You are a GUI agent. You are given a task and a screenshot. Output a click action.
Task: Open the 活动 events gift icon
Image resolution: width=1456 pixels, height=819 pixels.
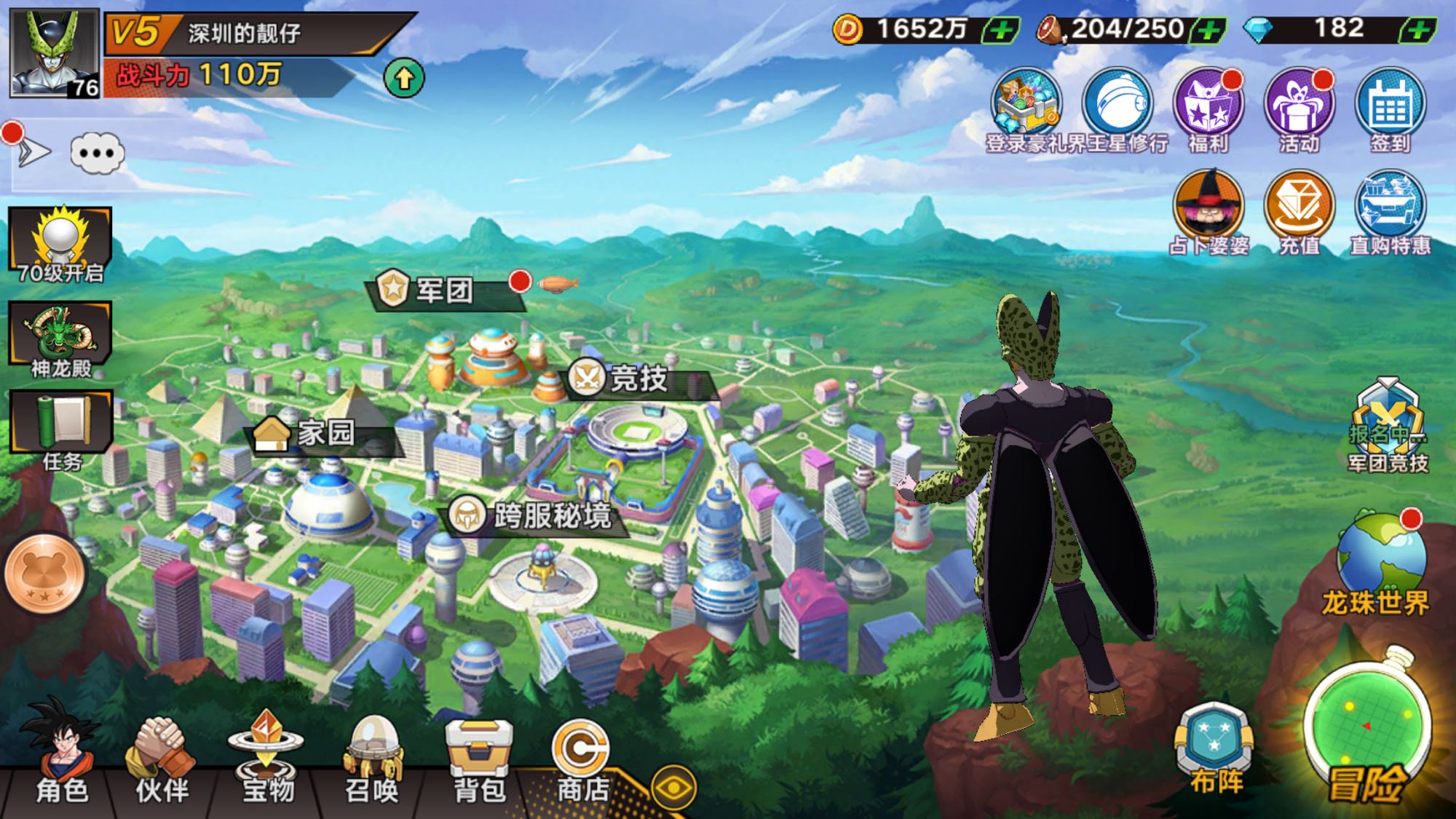[1299, 109]
